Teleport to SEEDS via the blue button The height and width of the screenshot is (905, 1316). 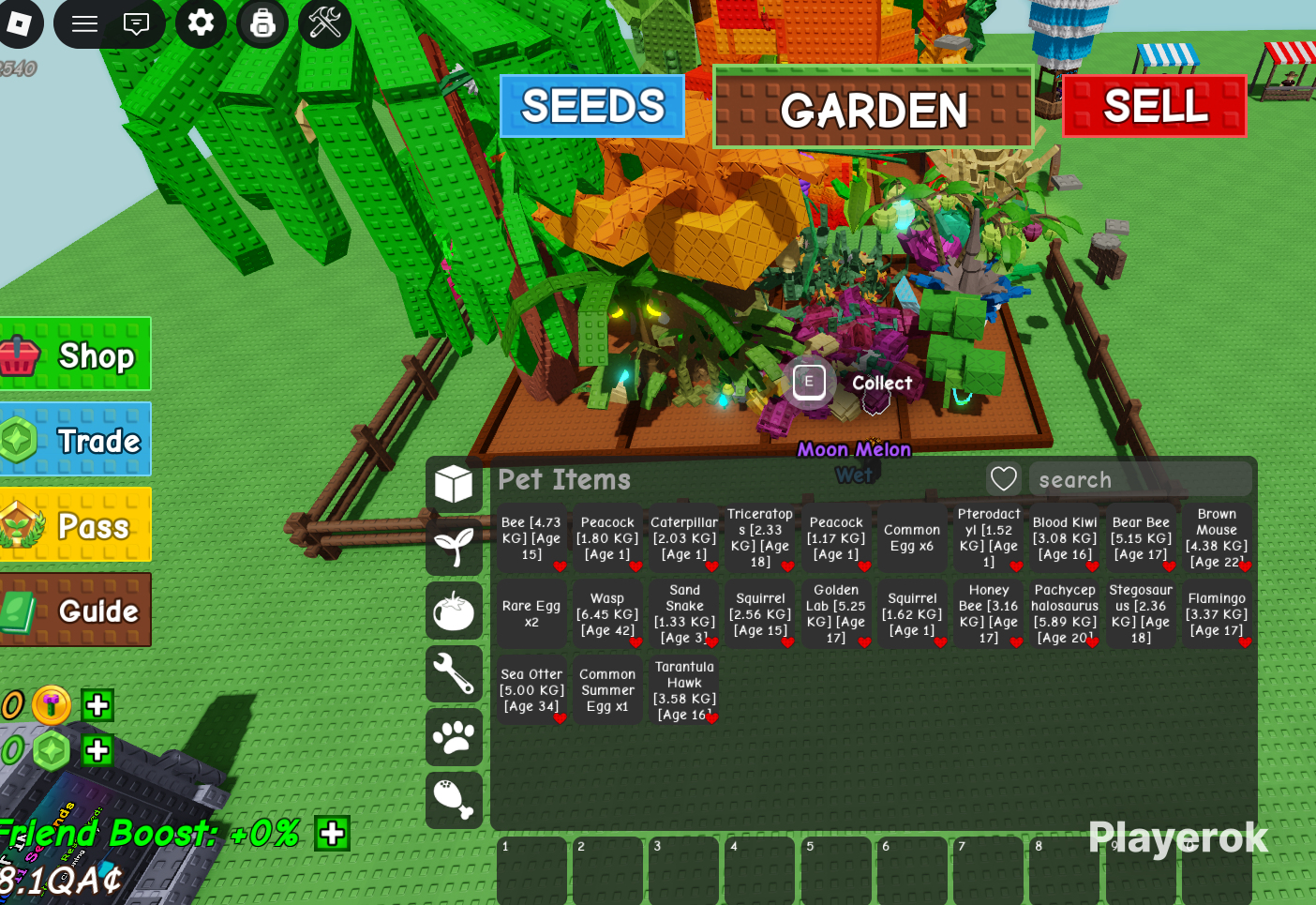pos(592,106)
